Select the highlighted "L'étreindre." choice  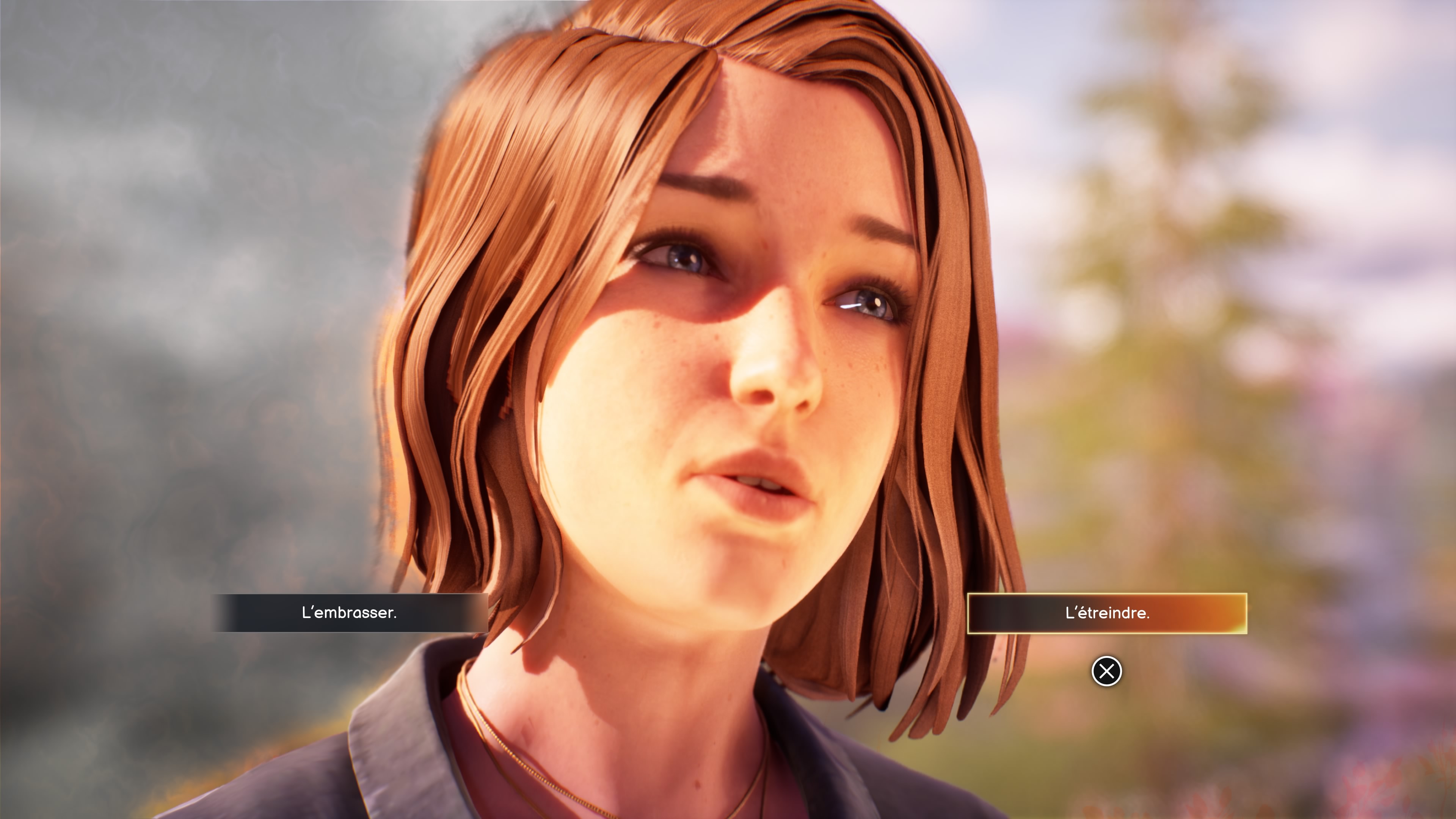tap(1107, 613)
